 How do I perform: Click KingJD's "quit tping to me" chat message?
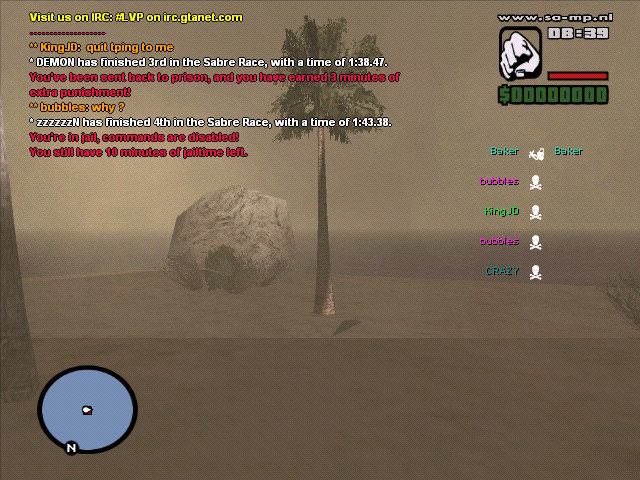101,47
